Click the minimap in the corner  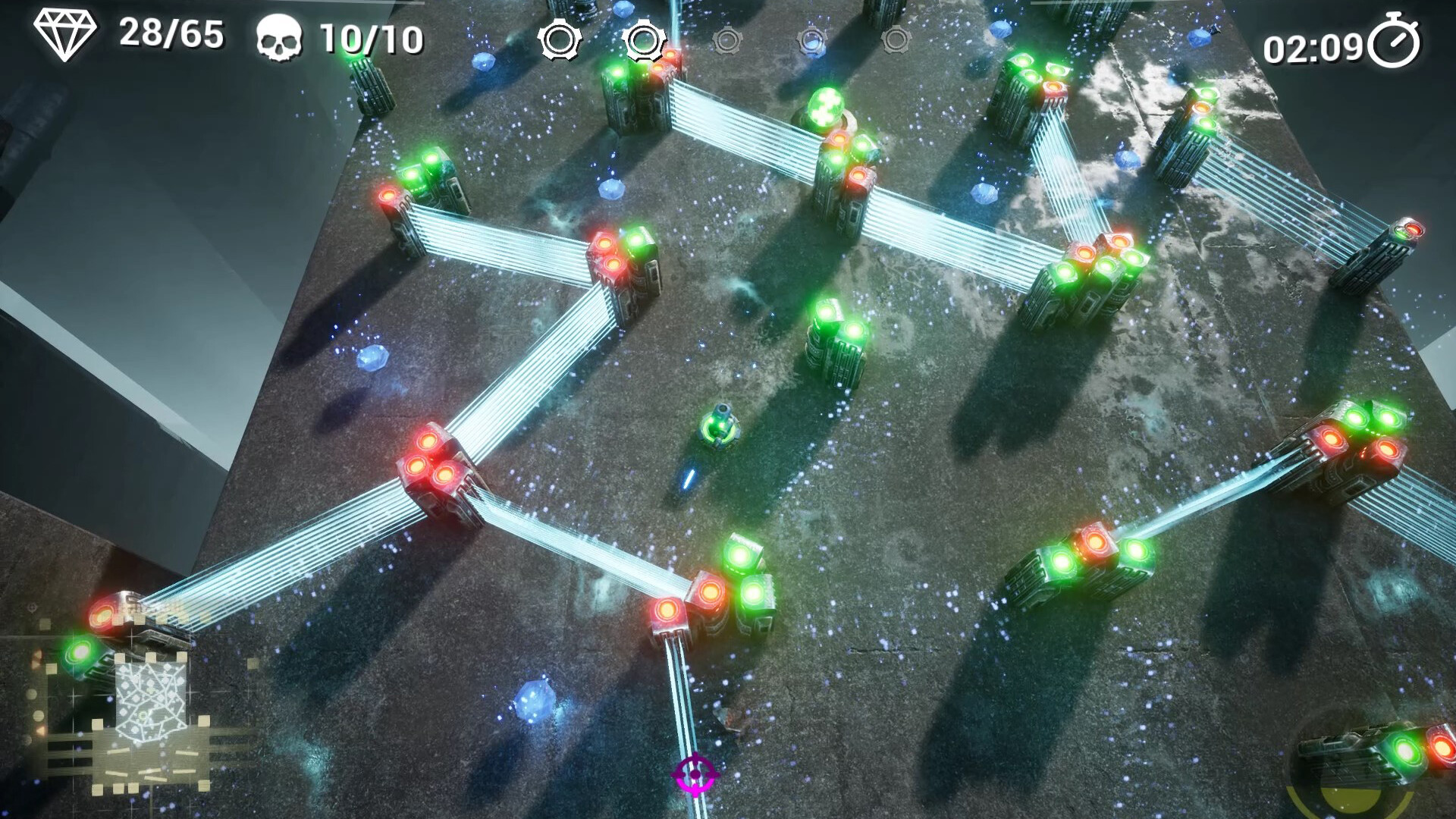(x=150, y=705)
